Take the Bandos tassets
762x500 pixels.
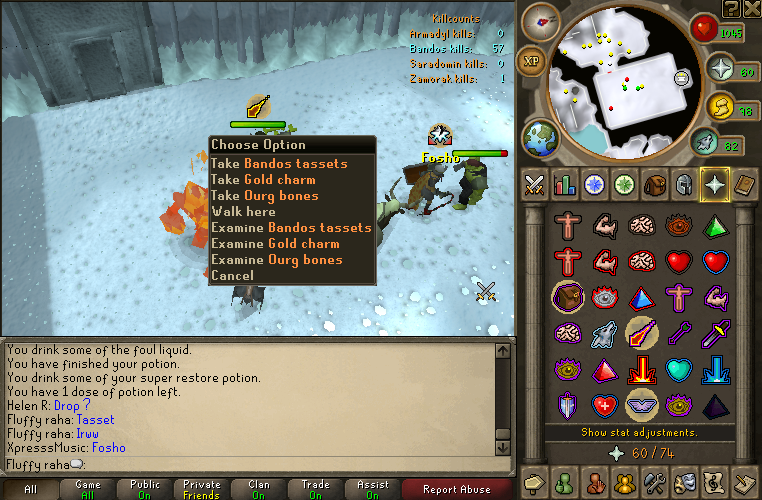point(279,164)
